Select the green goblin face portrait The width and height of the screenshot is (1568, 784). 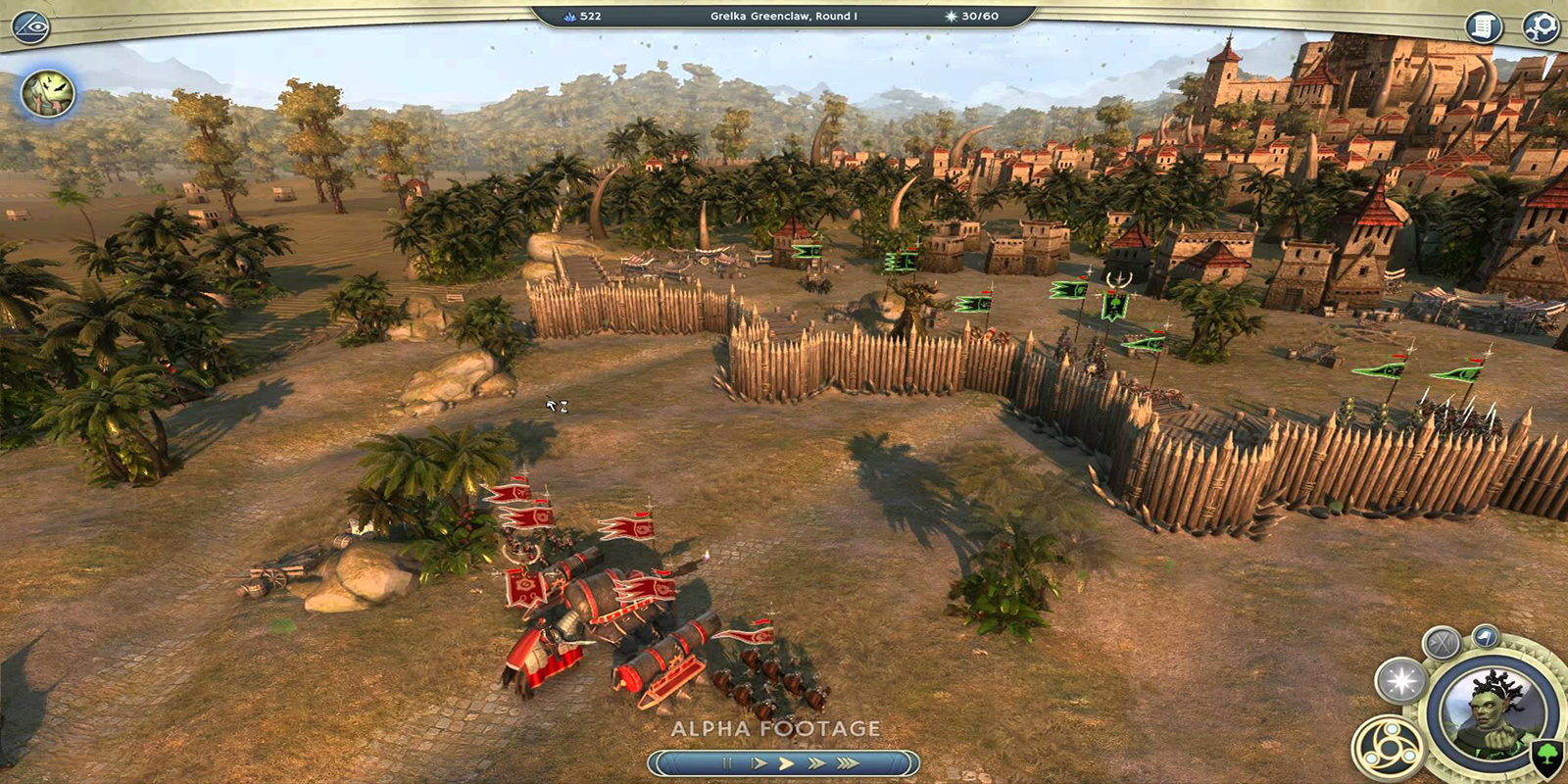tap(48, 94)
